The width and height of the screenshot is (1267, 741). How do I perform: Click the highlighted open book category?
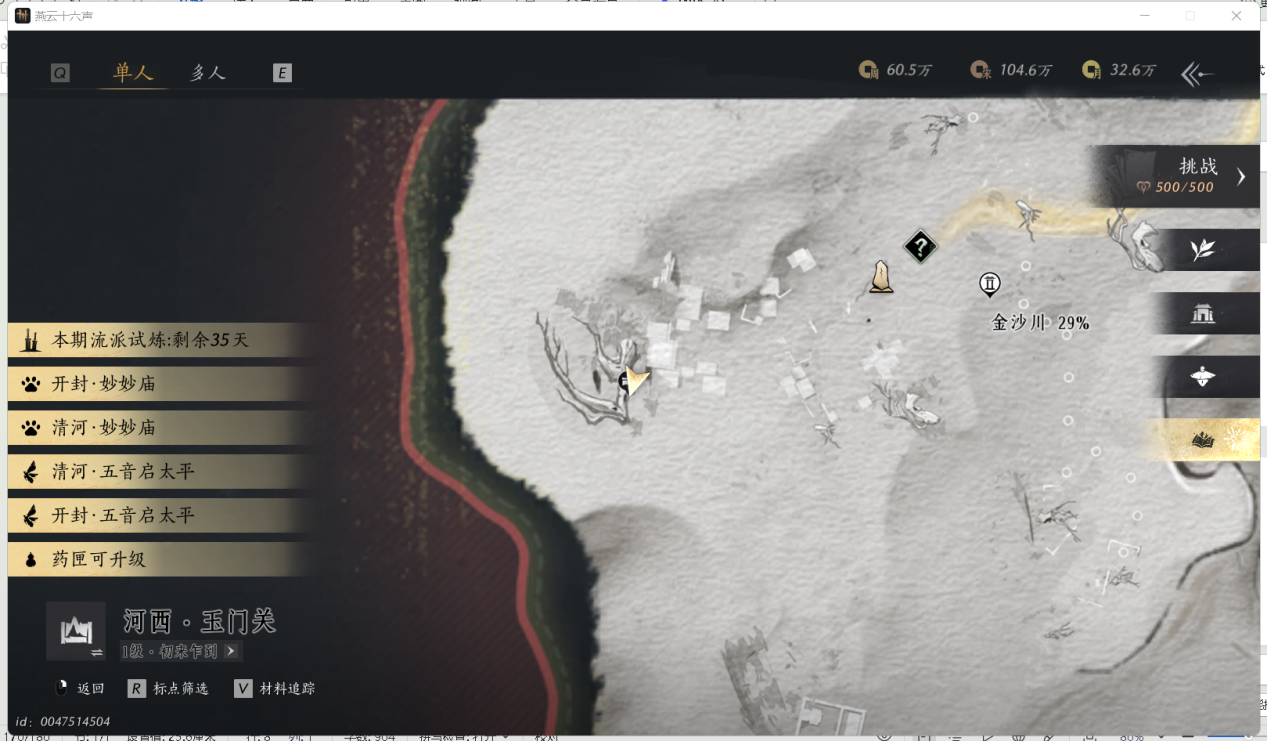1202,440
